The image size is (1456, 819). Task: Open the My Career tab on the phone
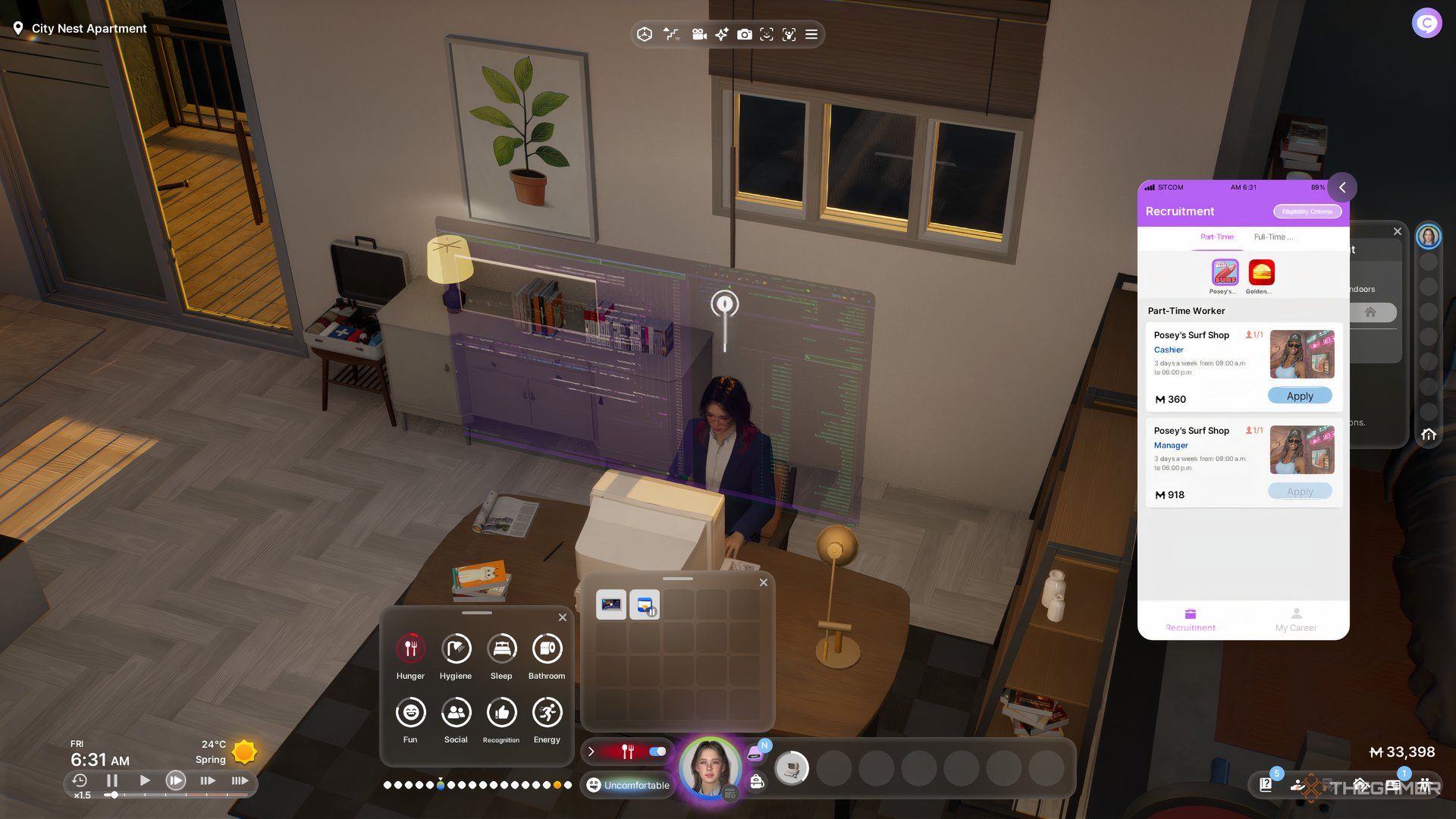[1296, 622]
